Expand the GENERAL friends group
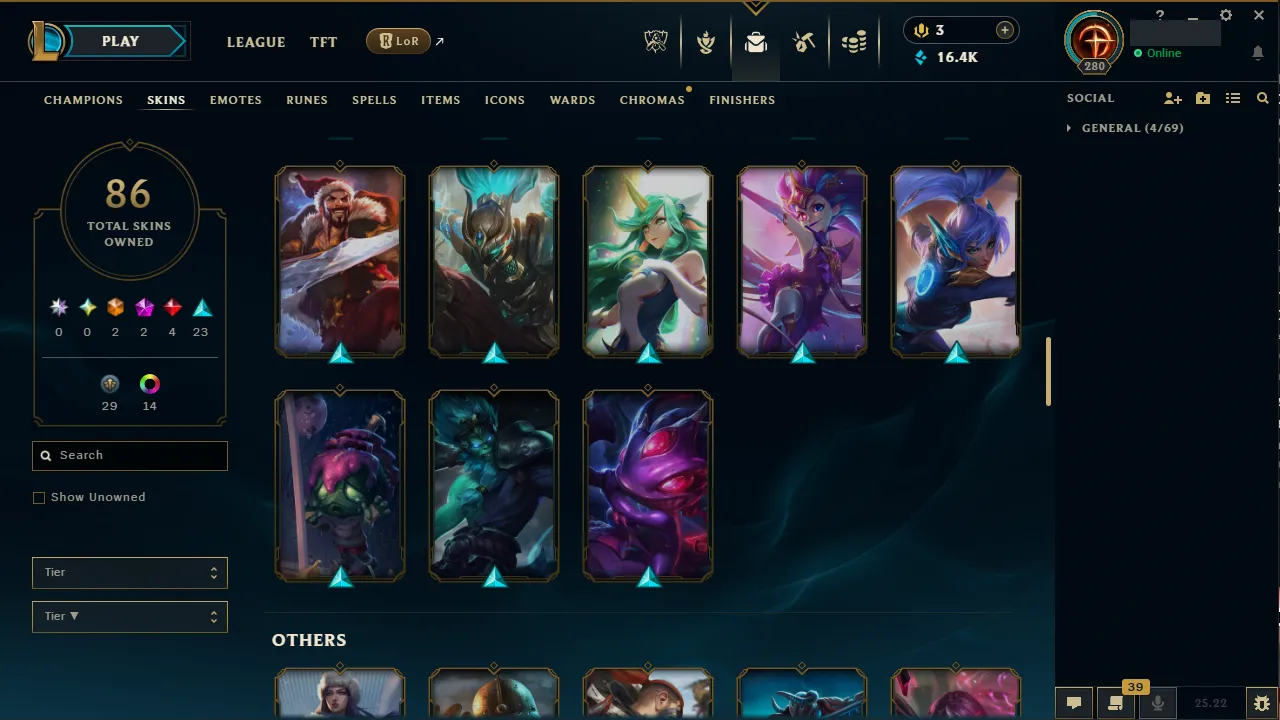 (1068, 128)
